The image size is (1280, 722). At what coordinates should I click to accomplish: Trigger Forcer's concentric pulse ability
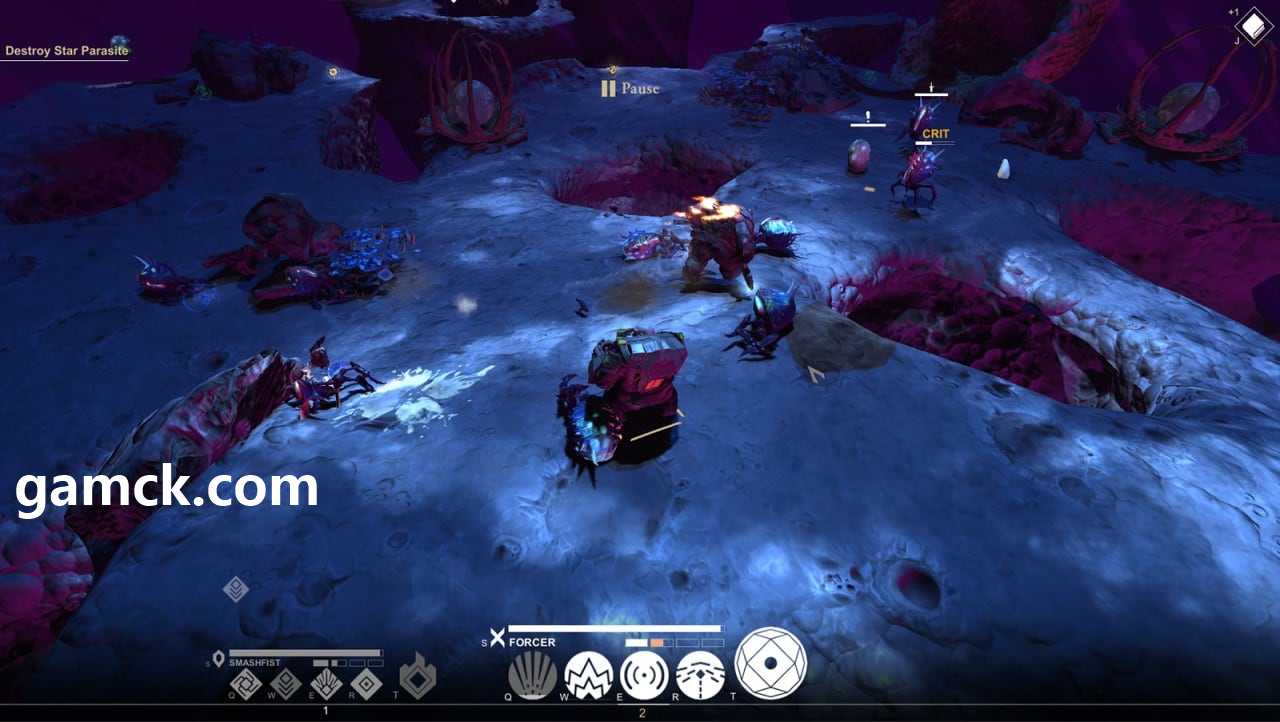tap(644, 676)
